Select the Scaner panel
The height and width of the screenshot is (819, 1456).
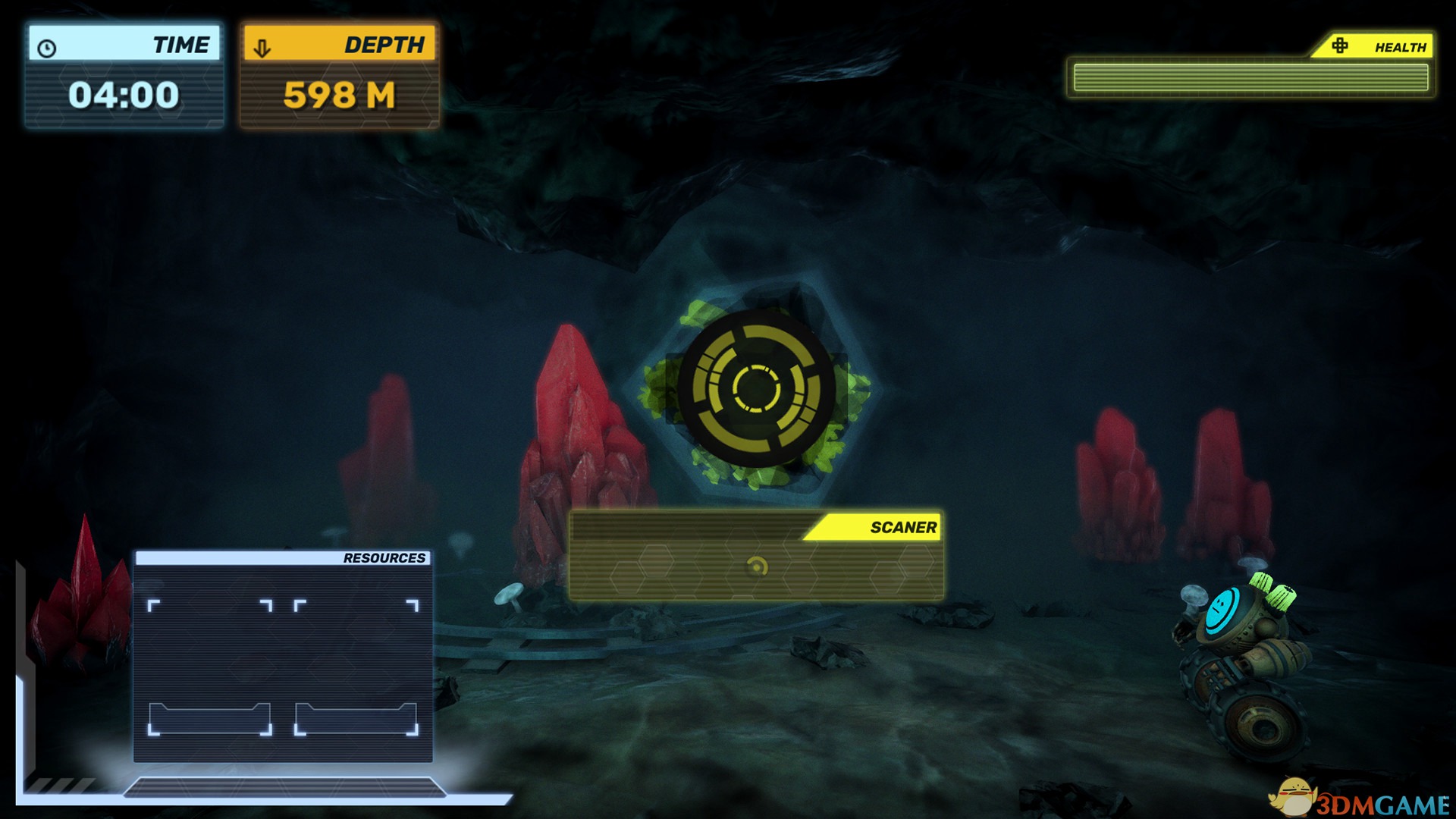[756, 557]
